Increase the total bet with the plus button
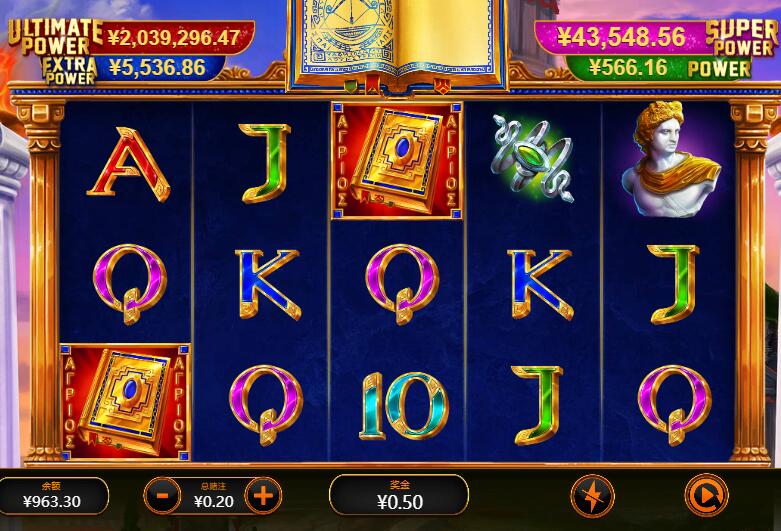 pyautogui.click(x=263, y=494)
